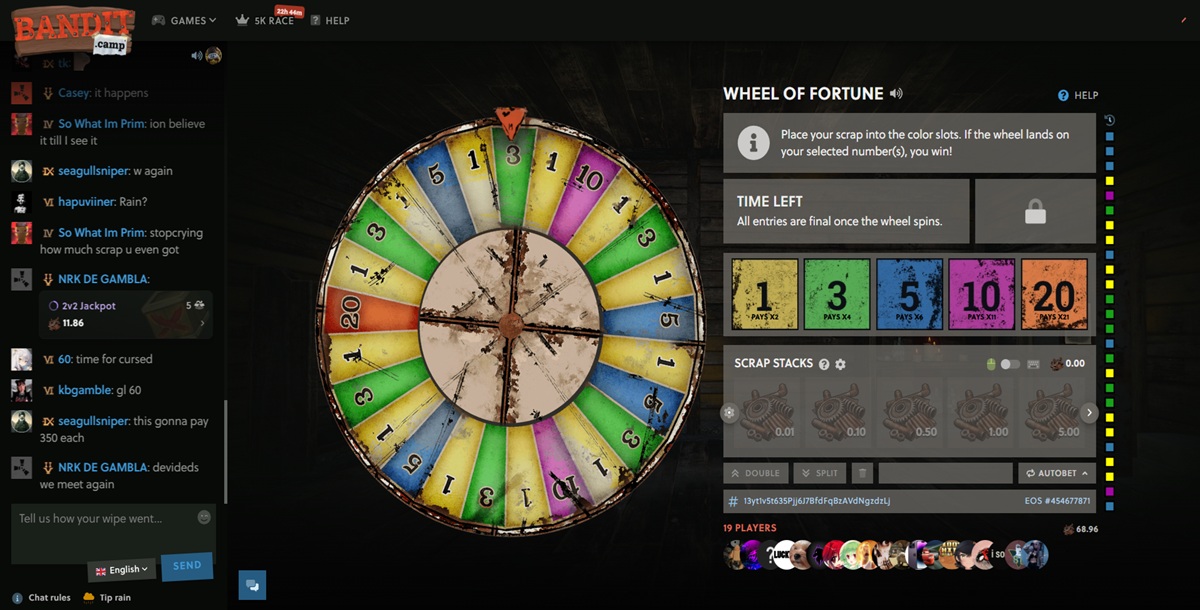Send the chat message
The height and width of the screenshot is (610, 1200).
187,566
